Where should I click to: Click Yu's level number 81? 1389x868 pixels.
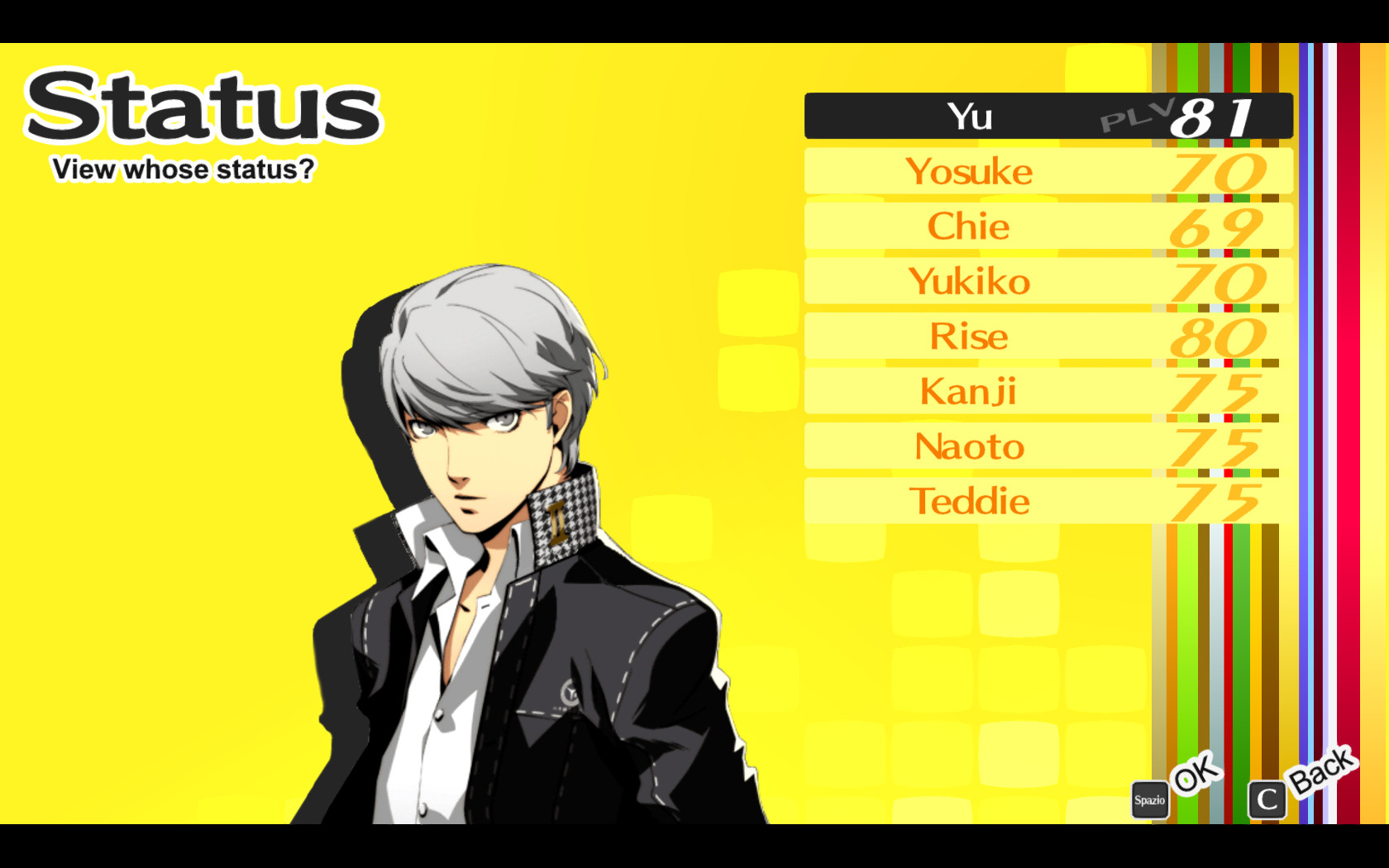pyautogui.click(x=1214, y=118)
